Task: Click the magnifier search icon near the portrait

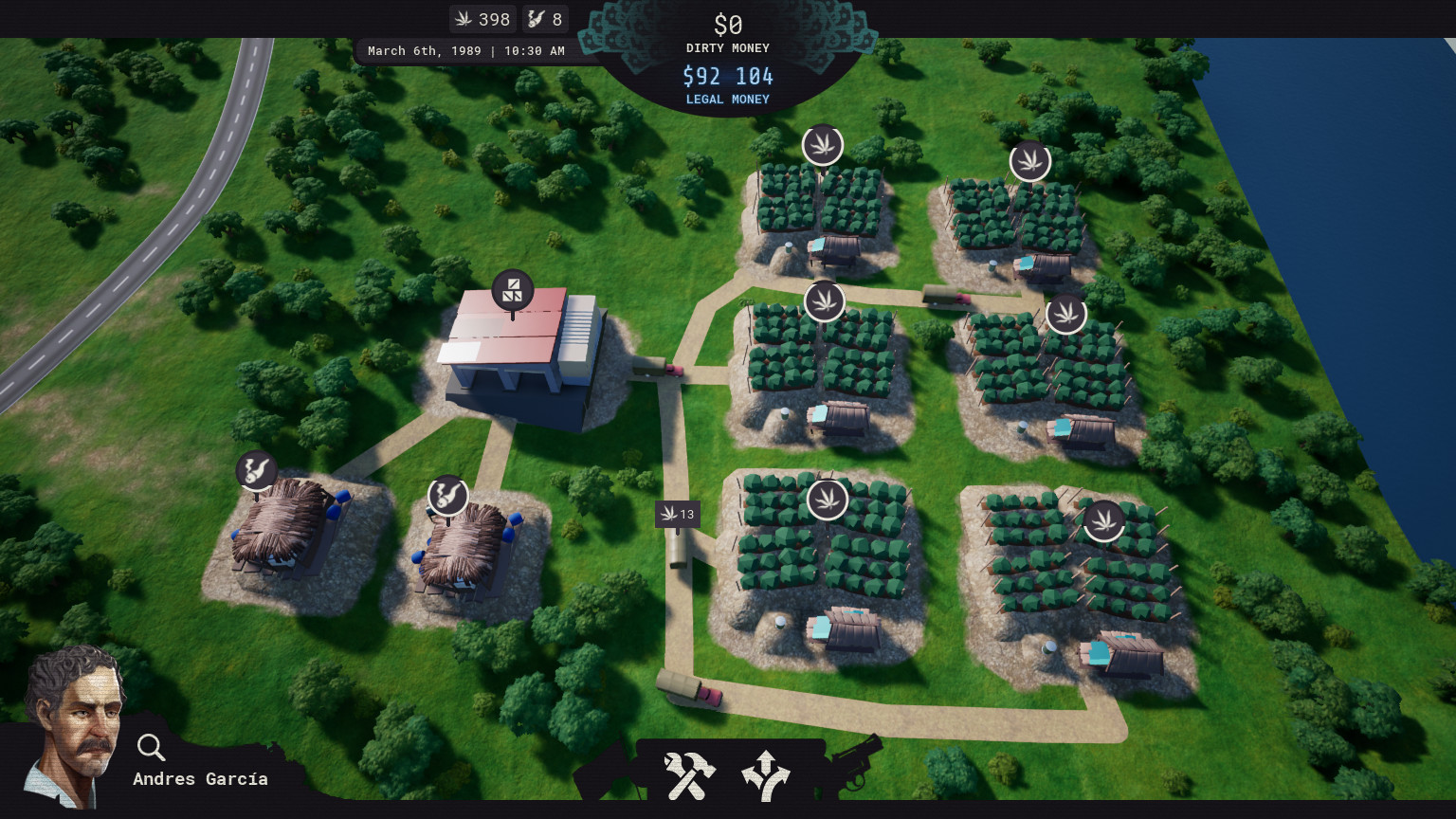Action: tap(151, 748)
